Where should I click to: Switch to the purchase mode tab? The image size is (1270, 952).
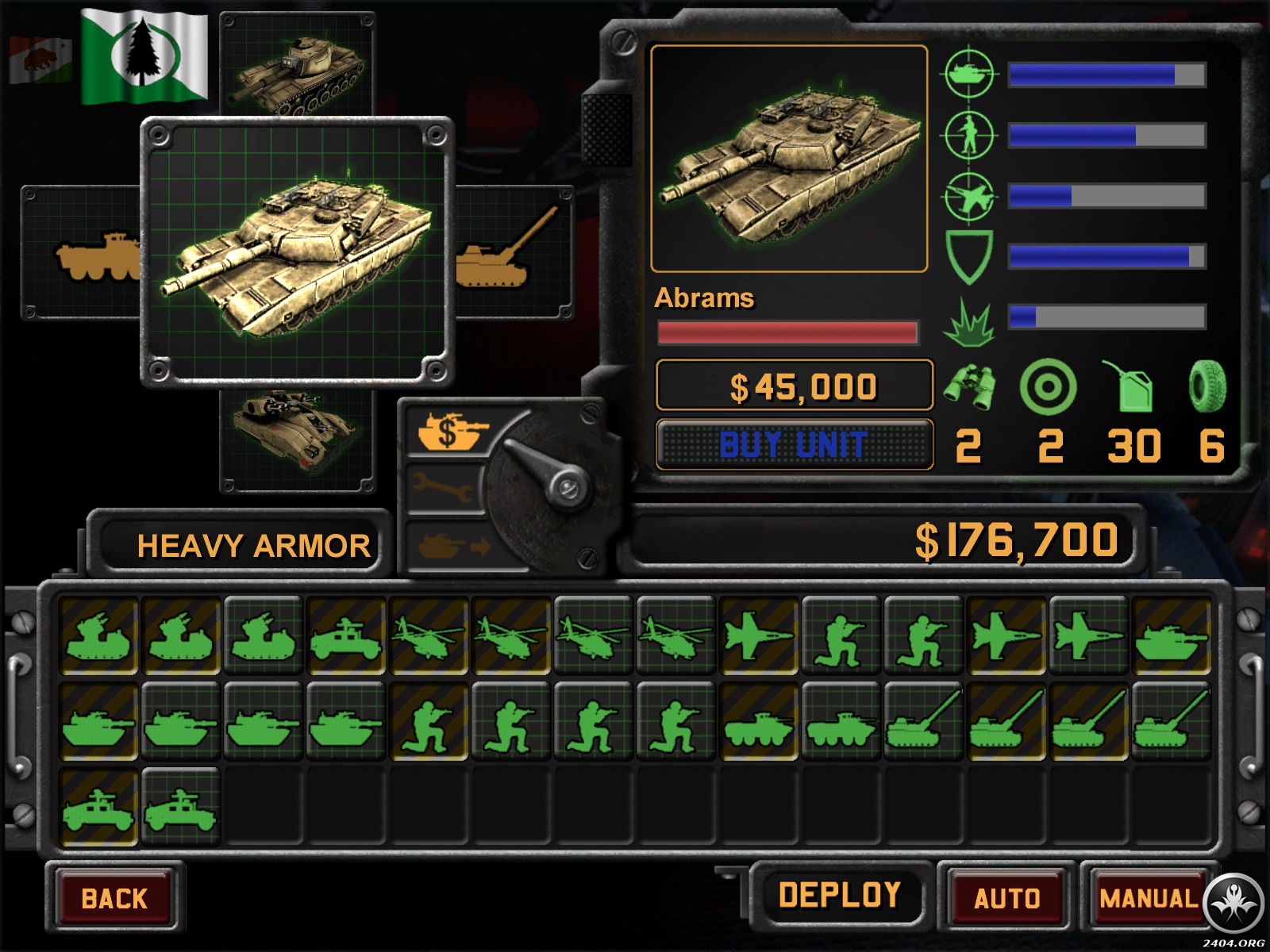click(446, 431)
